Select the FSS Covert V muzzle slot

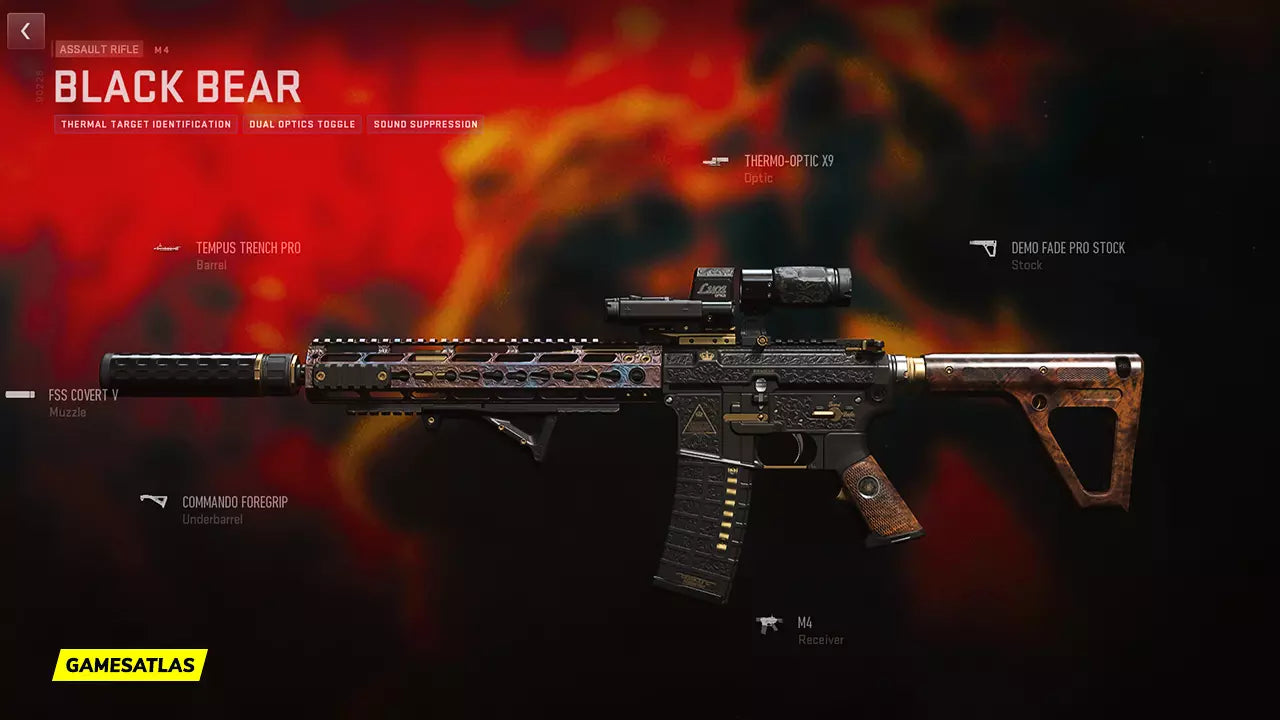point(83,395)
